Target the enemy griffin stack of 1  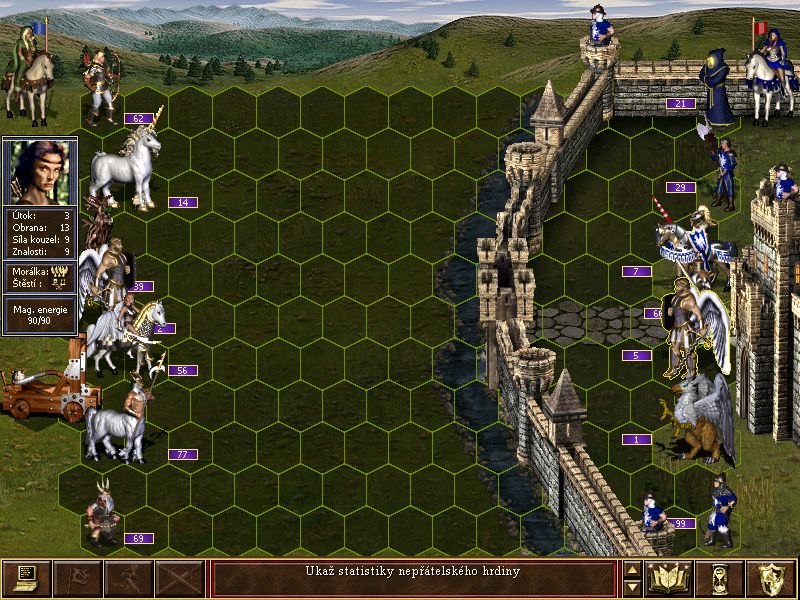697,420
